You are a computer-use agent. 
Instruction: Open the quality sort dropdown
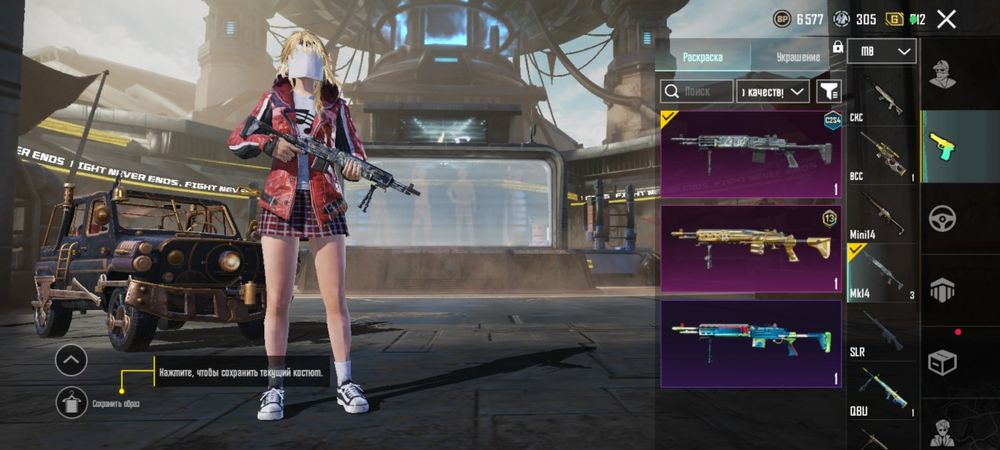pos(772,92)
